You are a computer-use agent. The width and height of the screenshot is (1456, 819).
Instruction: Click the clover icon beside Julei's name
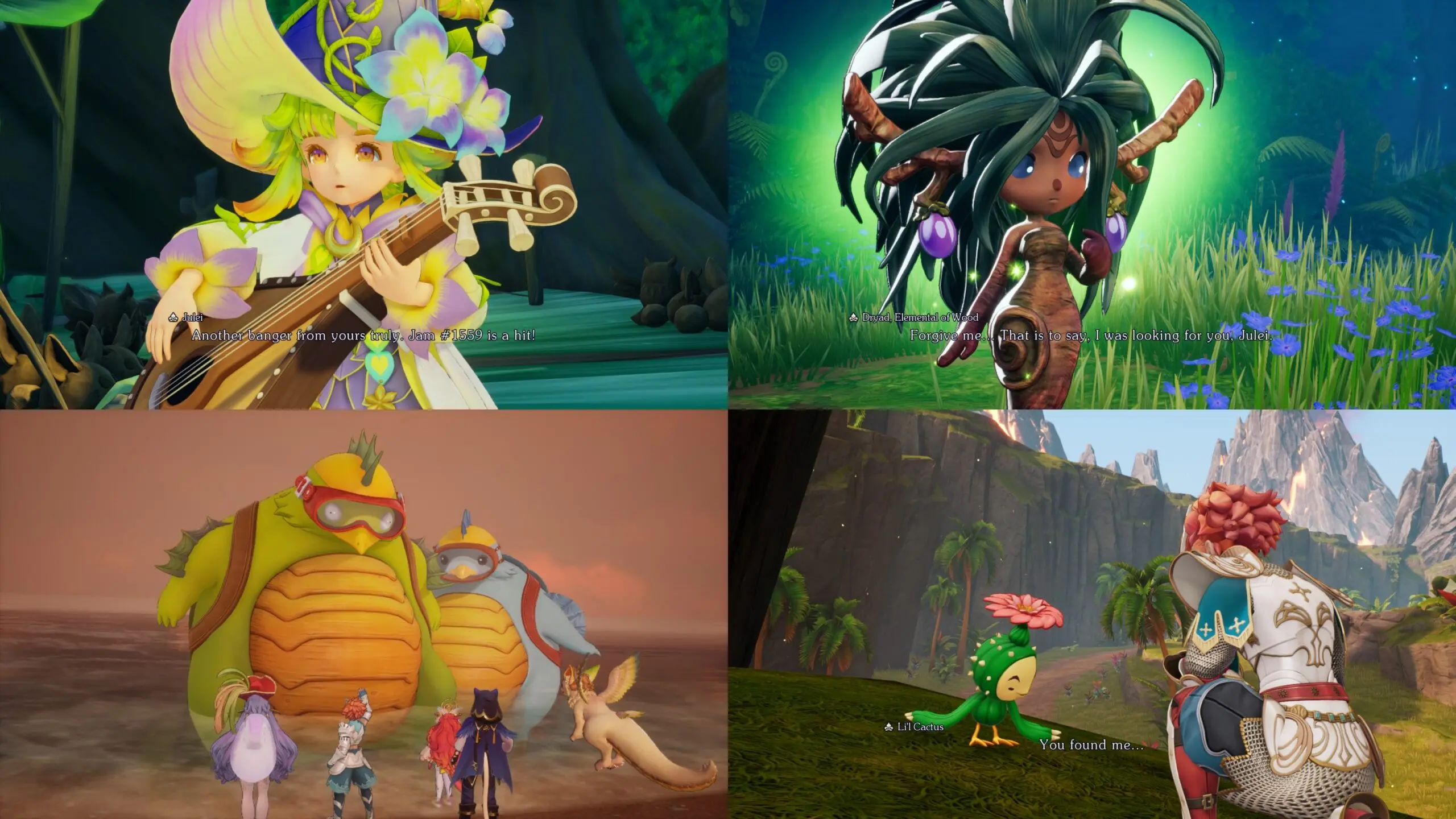click(x=173, y=318)
